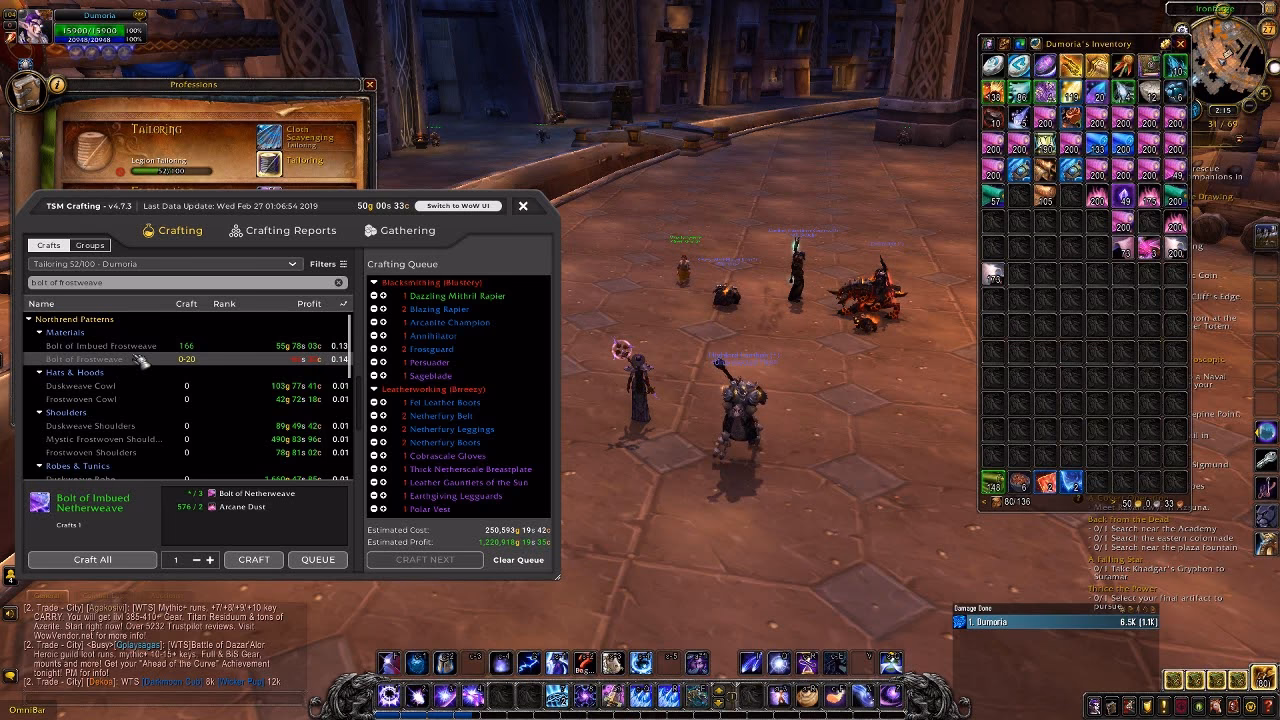This screenshot has height=720, width=1280.
Task: Add recipe with the QUEUE button
Action: pos(318,560)
